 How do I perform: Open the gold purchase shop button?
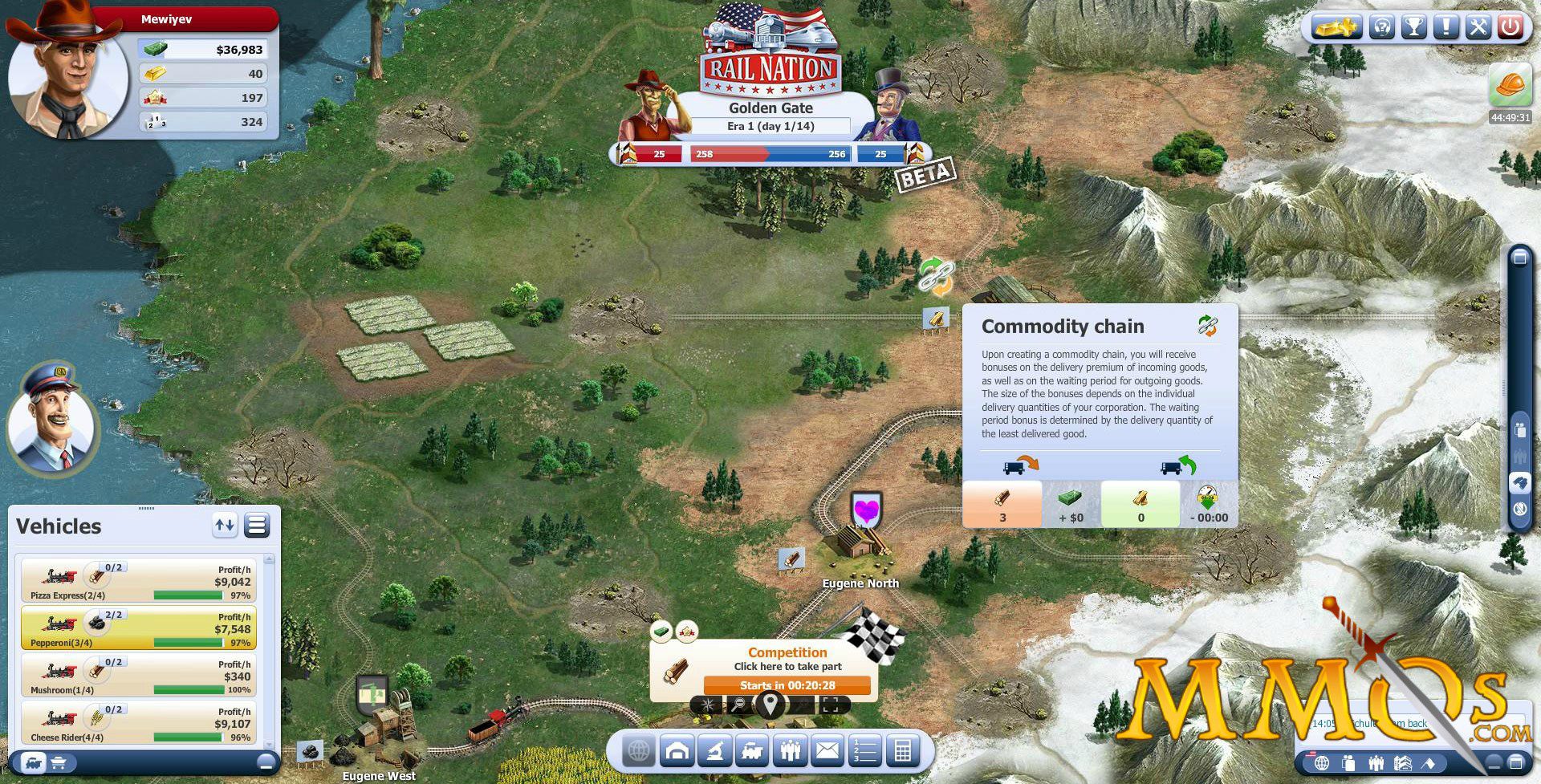tap(1336, 27)
